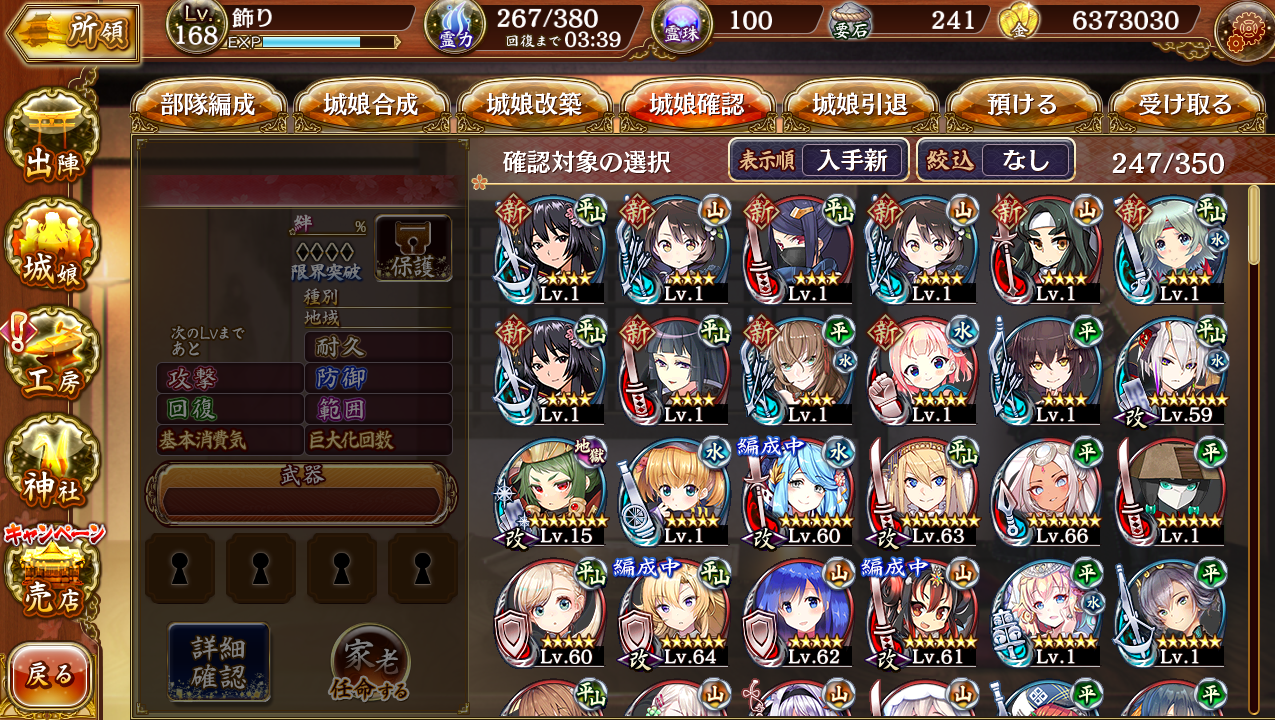The image size is (1275, 720).
Task: Open the 預ける deposit tab
Action: pyautogui.click(x=1022, y=105)
